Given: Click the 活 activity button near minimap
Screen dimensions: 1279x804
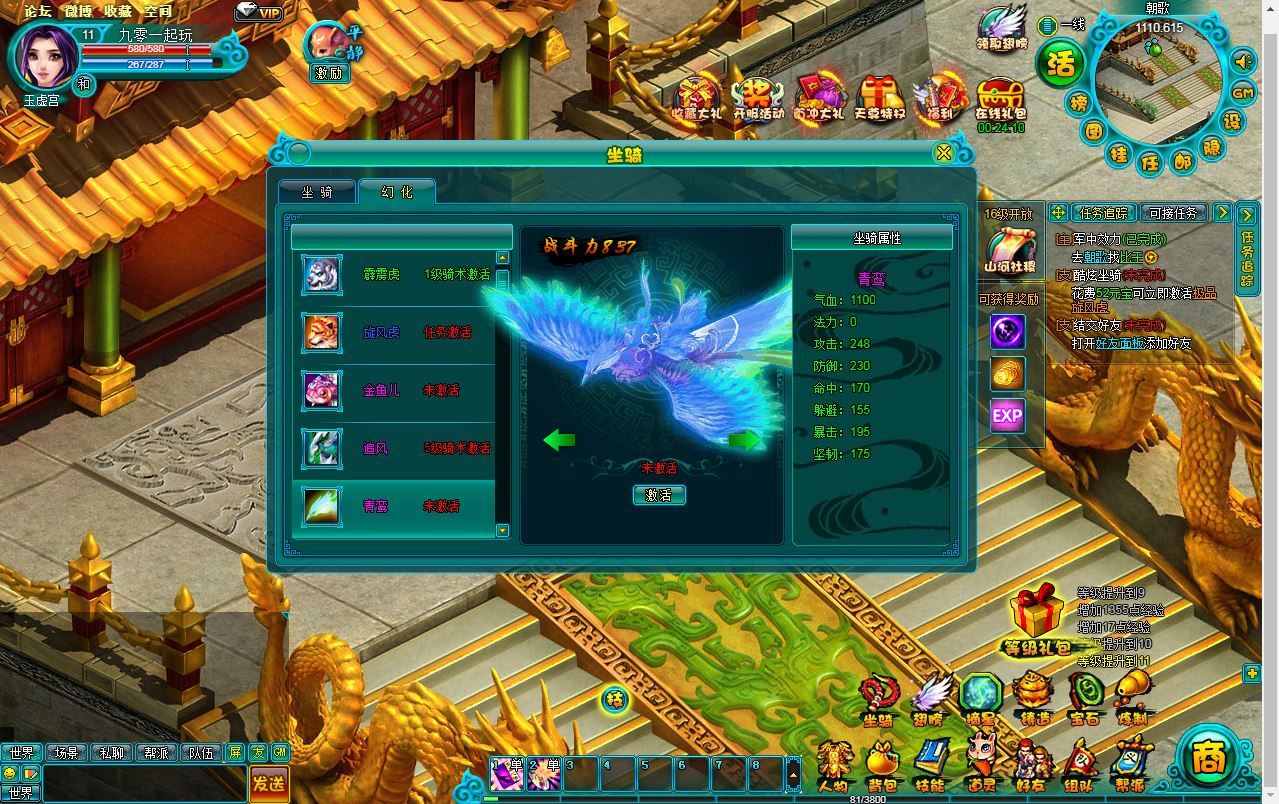Looking at the screenshot, I should click(1060, 63).
